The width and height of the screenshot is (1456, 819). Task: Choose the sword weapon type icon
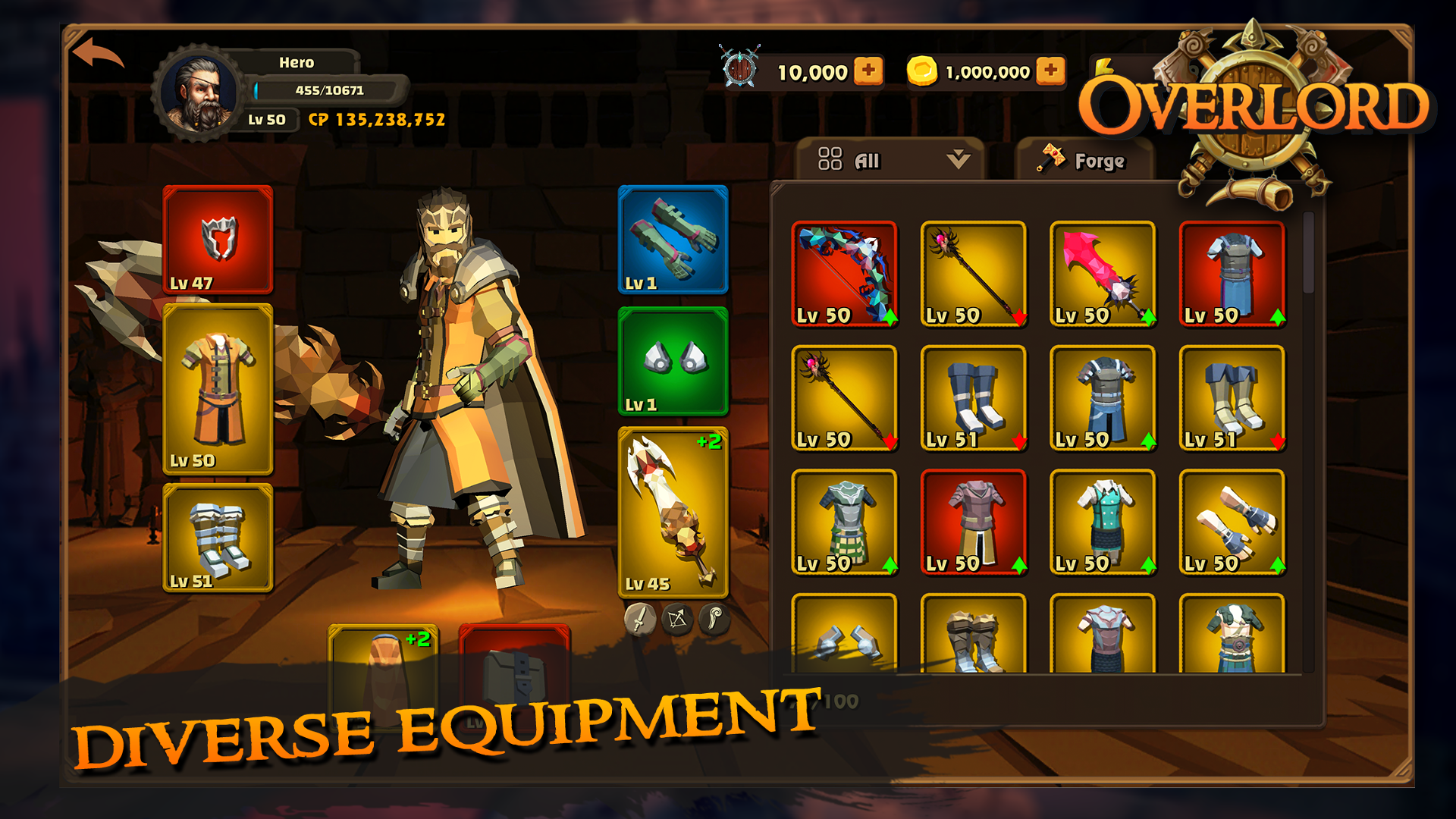tap(640, 620)
